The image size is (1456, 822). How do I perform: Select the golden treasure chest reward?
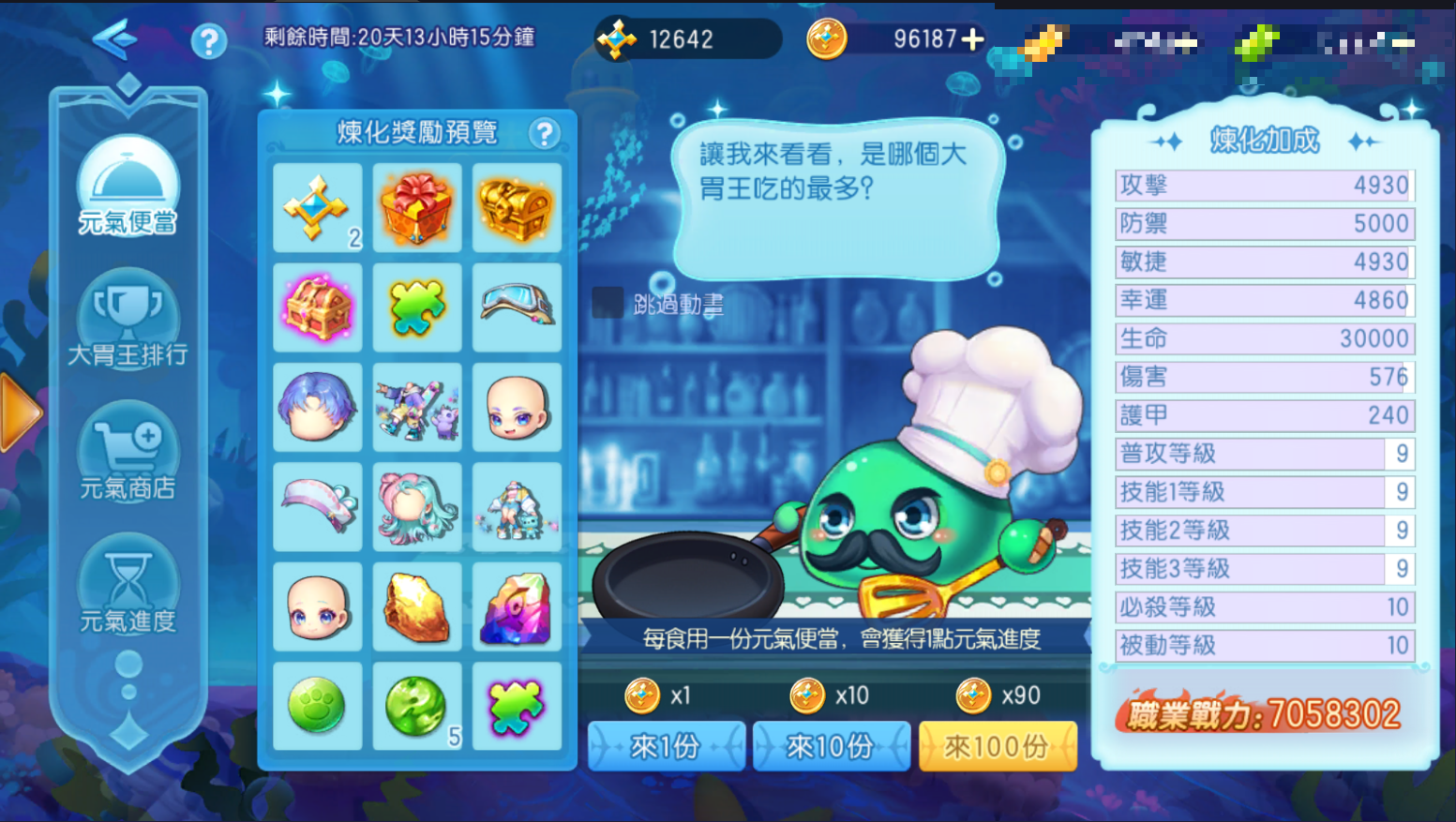(517, 207)
